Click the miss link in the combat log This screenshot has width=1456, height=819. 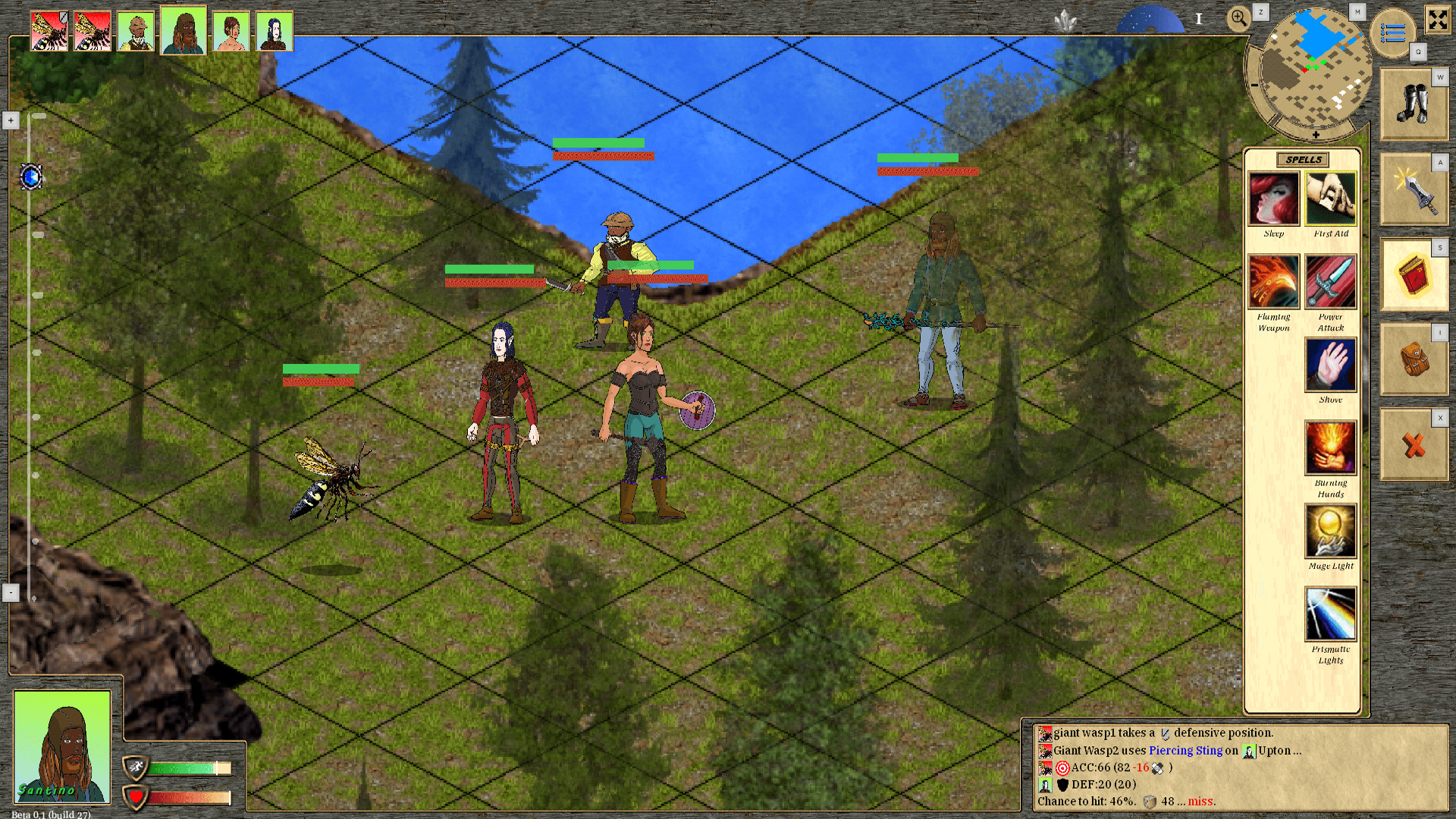(x=1200, y=801)
